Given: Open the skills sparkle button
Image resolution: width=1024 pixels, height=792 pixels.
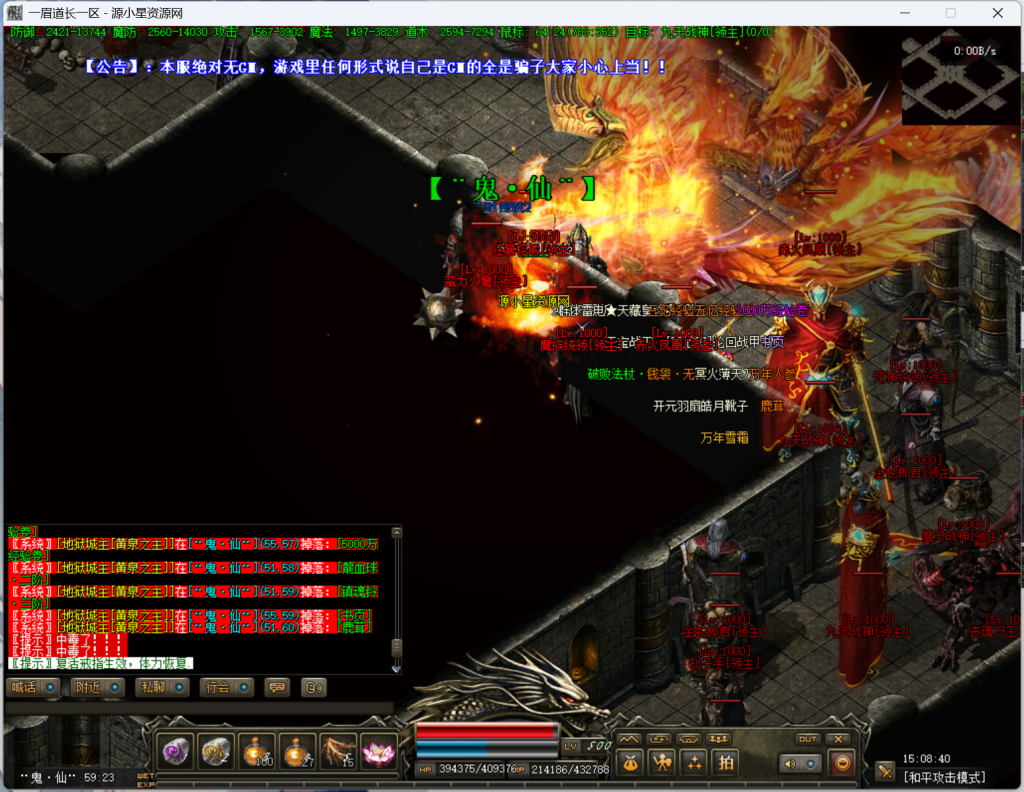Looking at the screenshot, I should [694, 763].
